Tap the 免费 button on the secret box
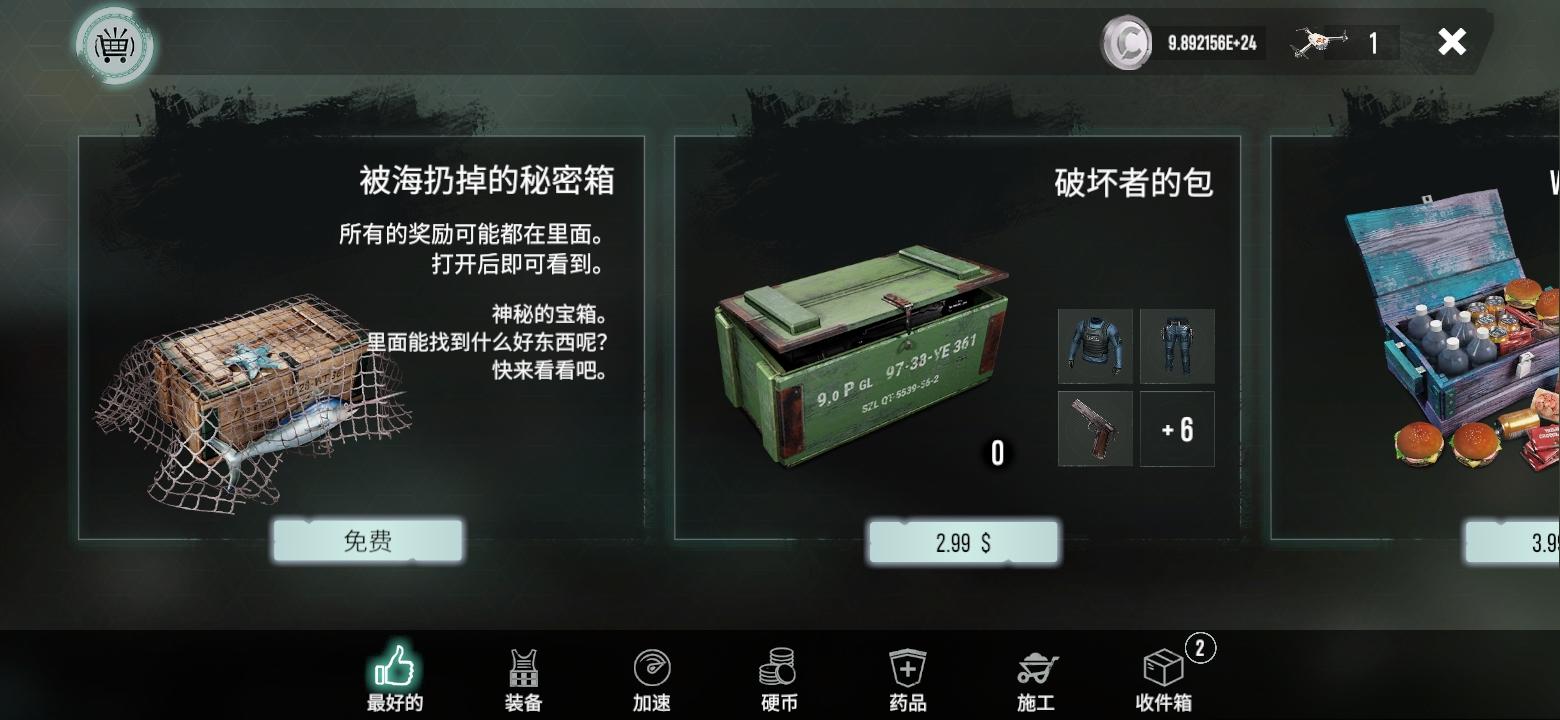 click(367, 539)
